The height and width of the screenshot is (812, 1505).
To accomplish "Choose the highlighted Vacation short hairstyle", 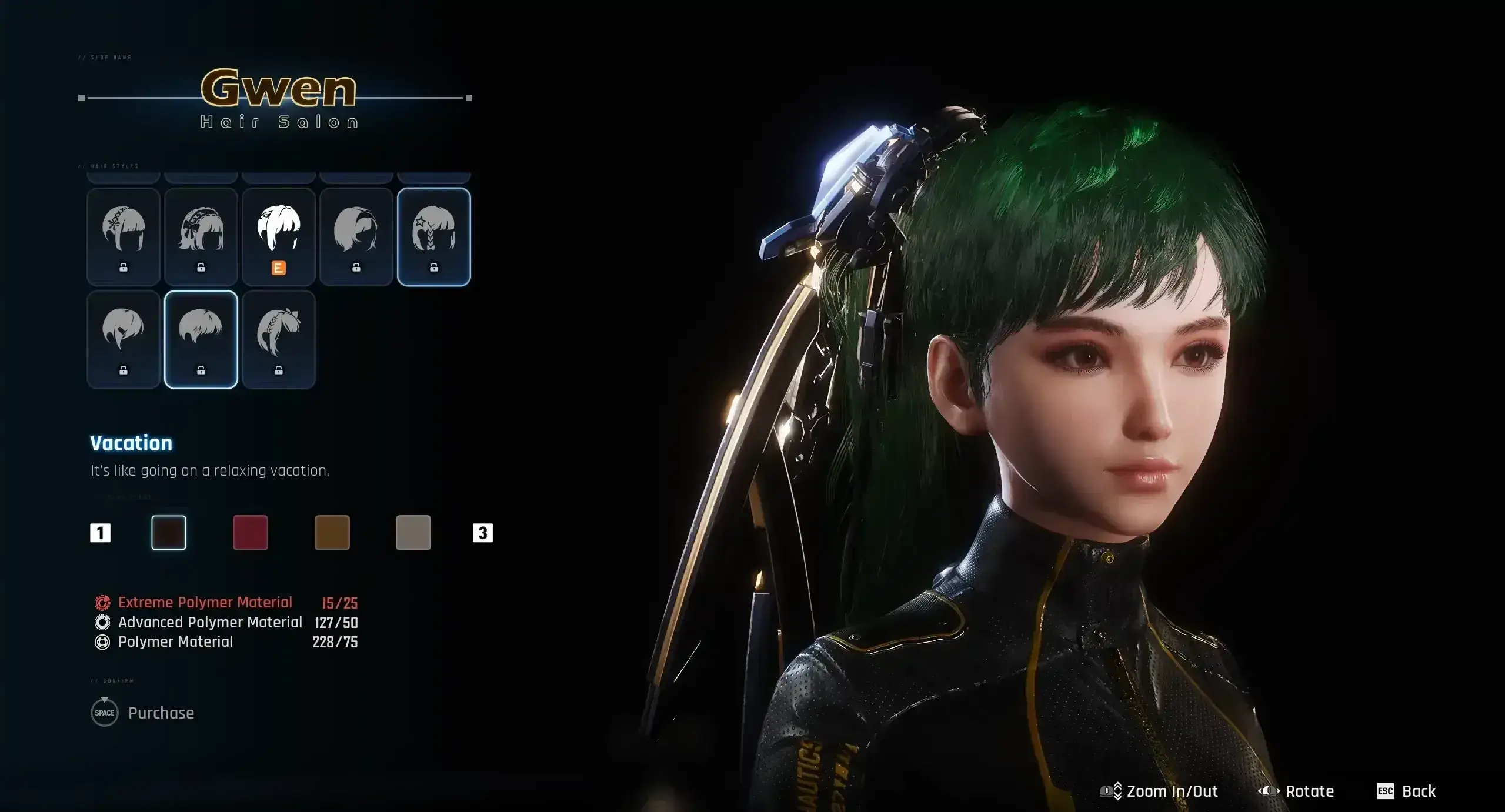I will point(201,339).
